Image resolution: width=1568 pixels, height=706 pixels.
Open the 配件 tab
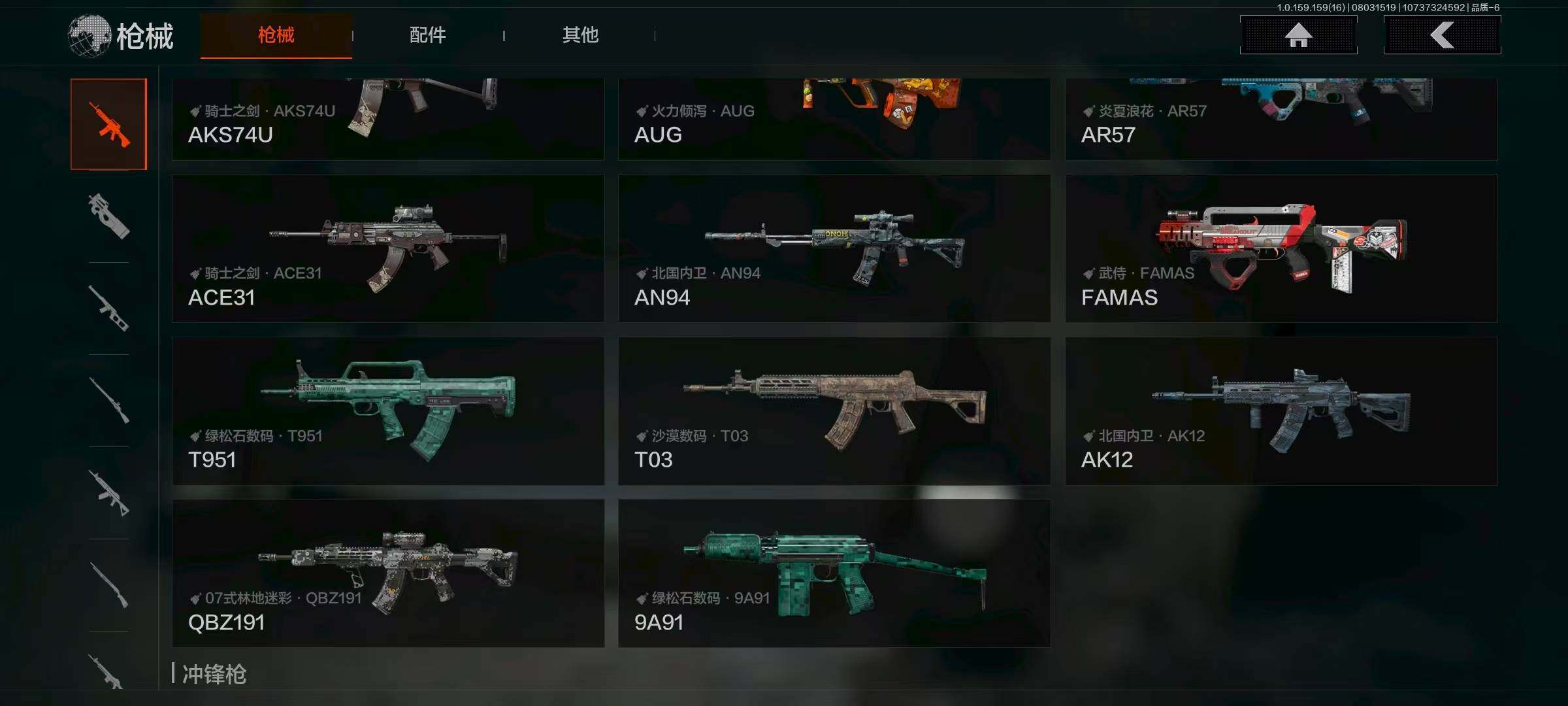(x=428, y=35)
